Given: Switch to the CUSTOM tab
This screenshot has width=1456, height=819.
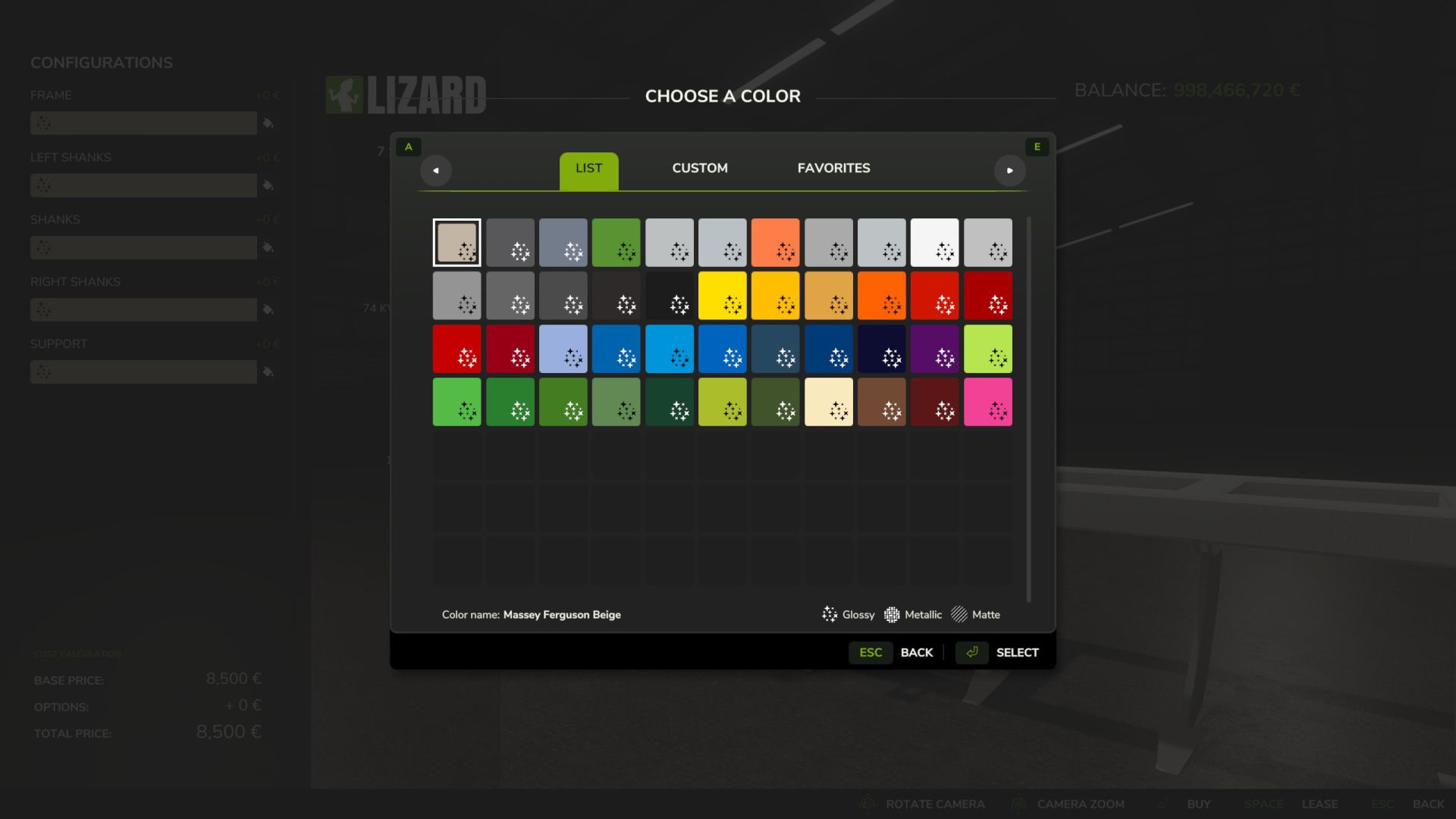Looking at the screenshot, I should click(x=699, y=168).
